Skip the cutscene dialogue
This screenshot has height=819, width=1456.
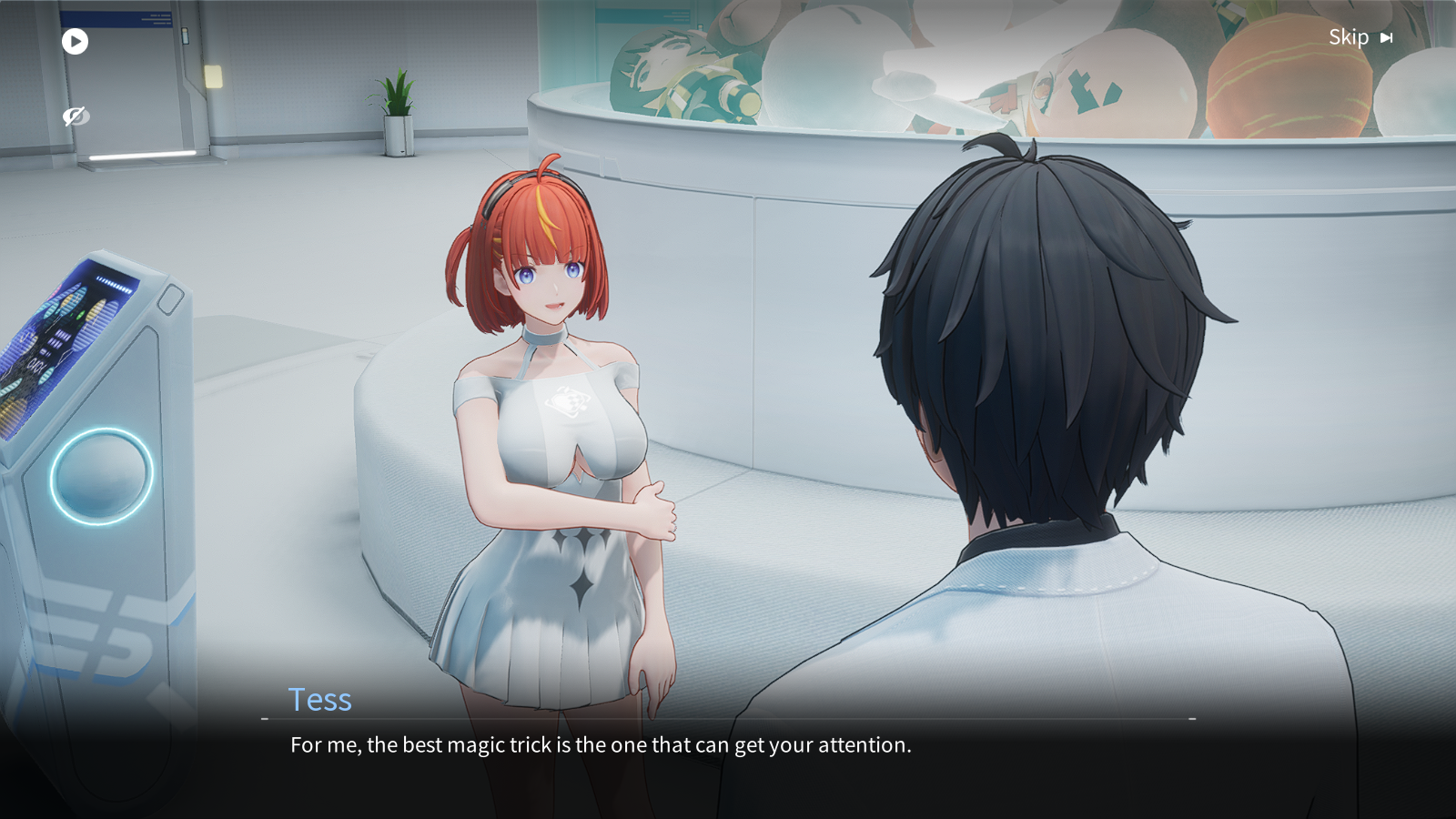coord(1360,37)
